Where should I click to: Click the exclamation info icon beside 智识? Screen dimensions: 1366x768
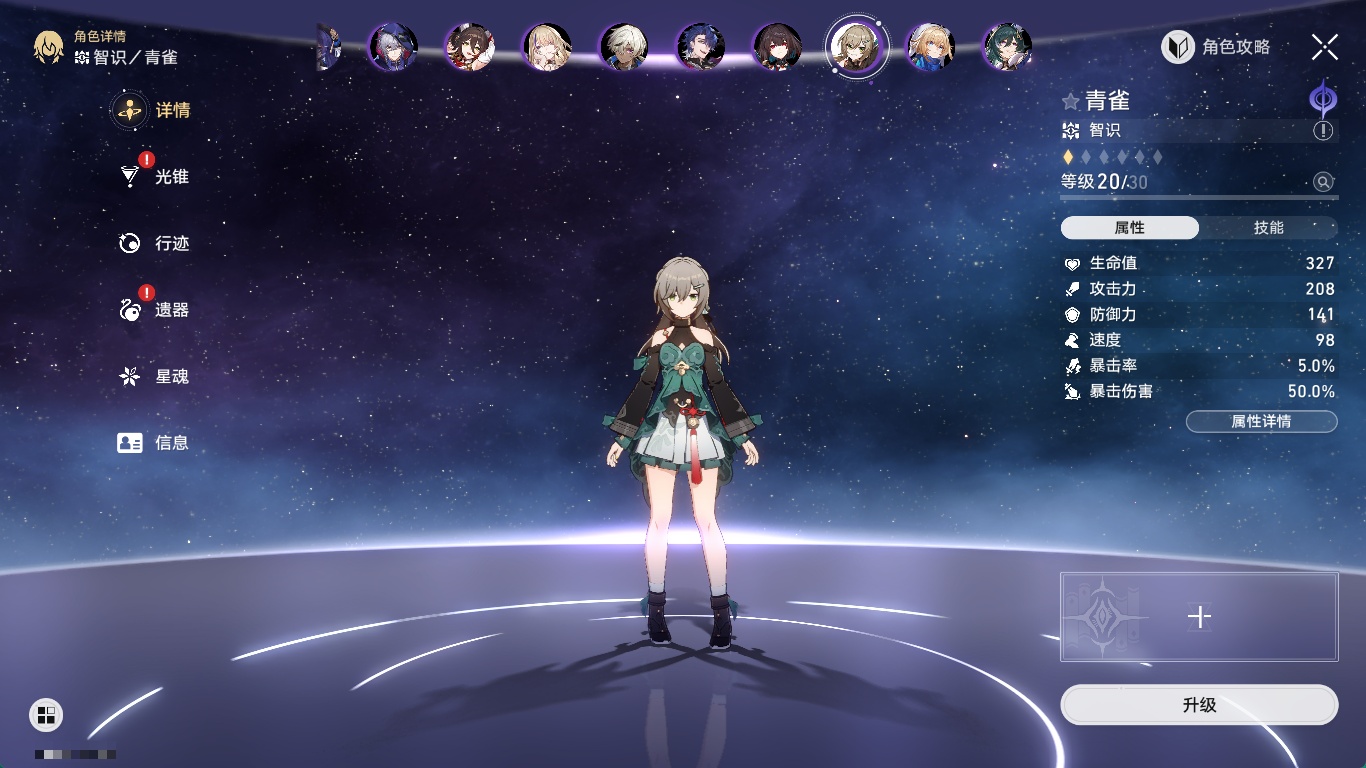click(1323, 131)
